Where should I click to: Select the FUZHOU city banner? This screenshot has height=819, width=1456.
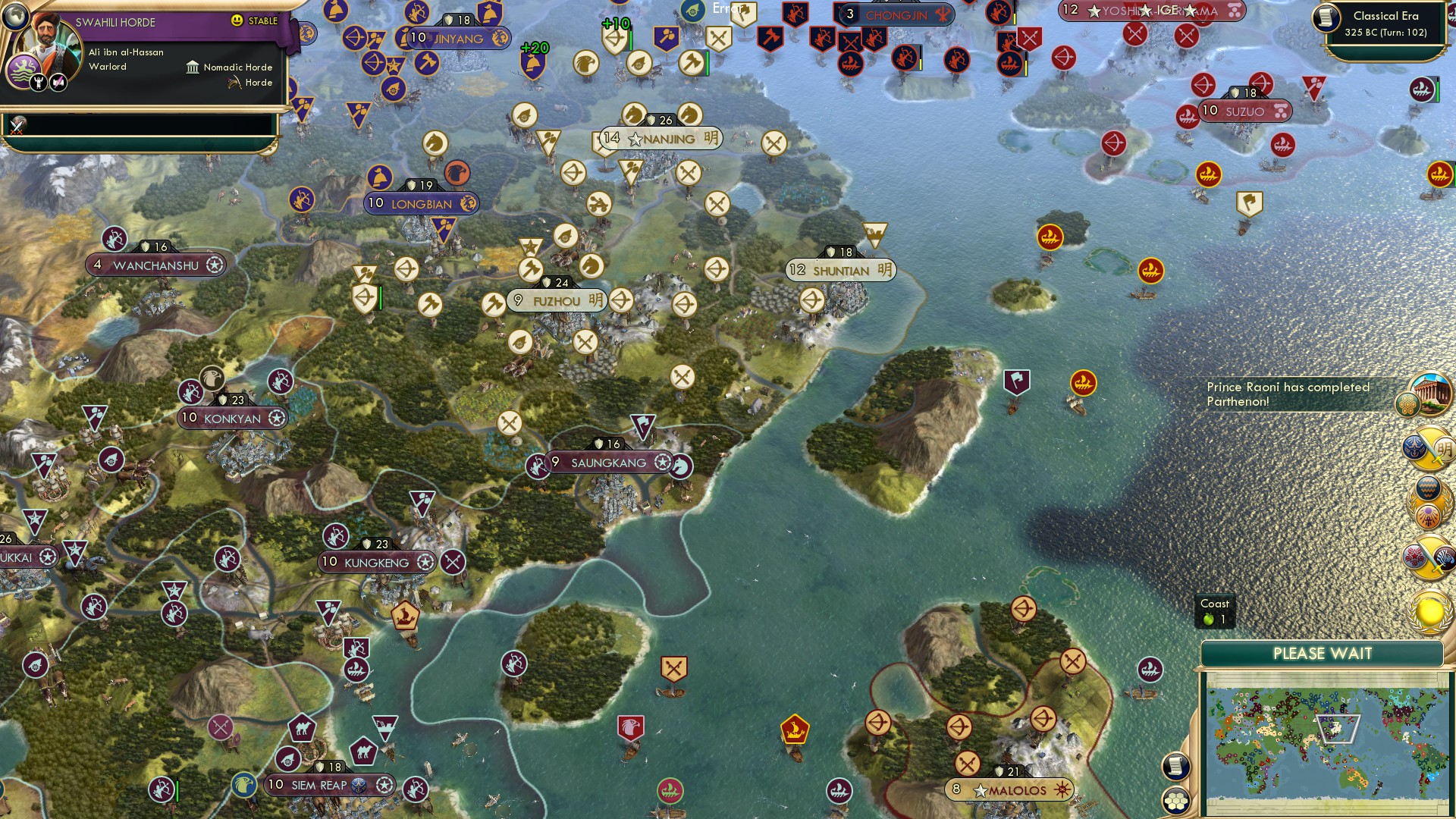click(556, 300)
